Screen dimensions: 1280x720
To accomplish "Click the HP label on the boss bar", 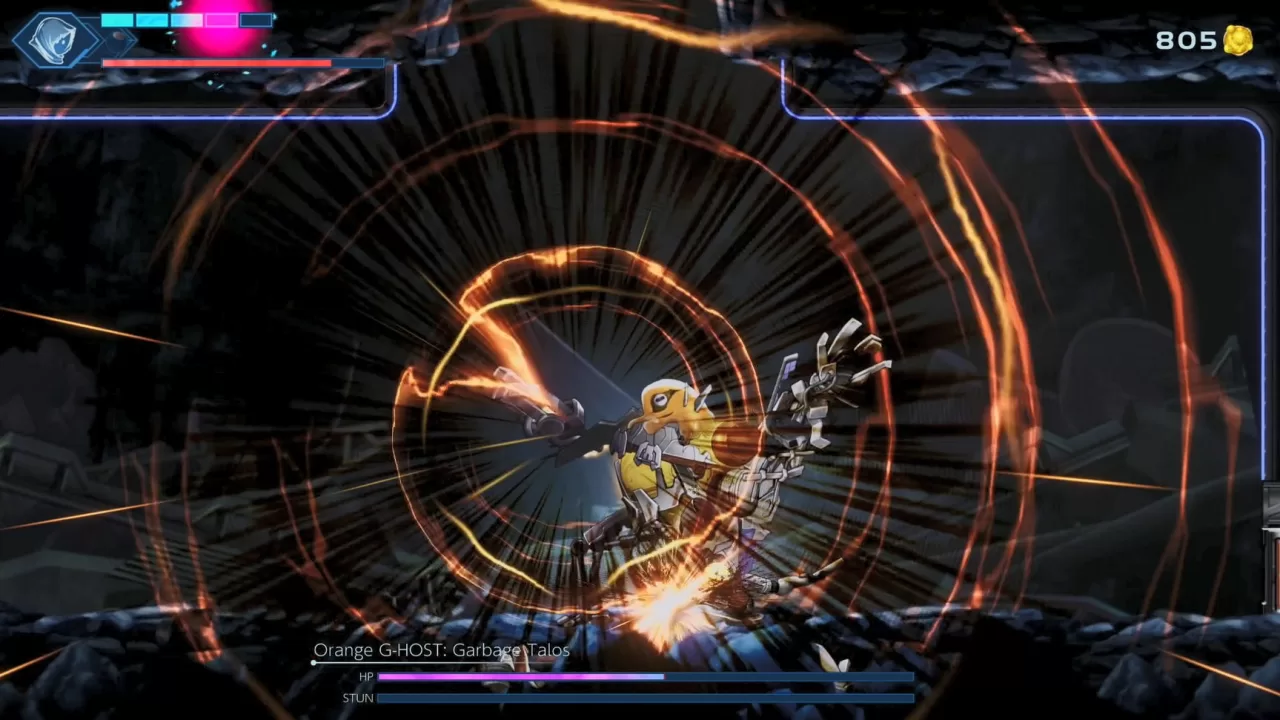I will click(x=367, y=677).
